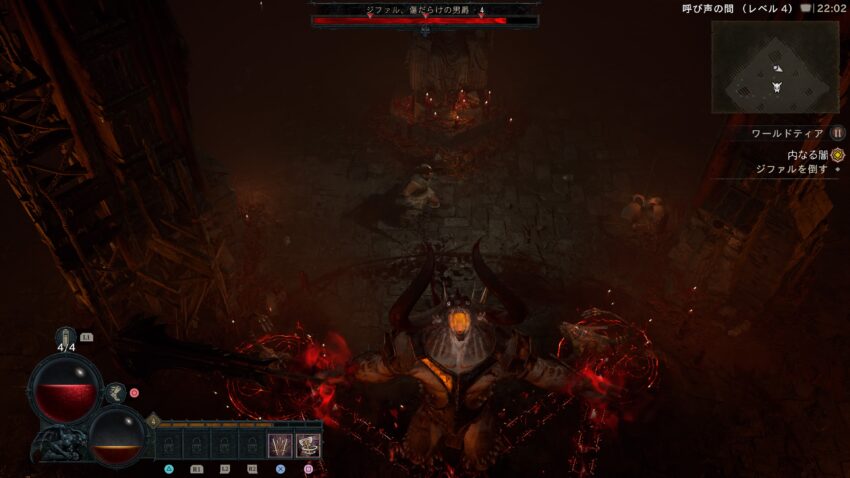Image resolution: width=850 pixels, height=478 pixels.
Task: Select the boss skull marker on minimap
Action: [777, 88]
